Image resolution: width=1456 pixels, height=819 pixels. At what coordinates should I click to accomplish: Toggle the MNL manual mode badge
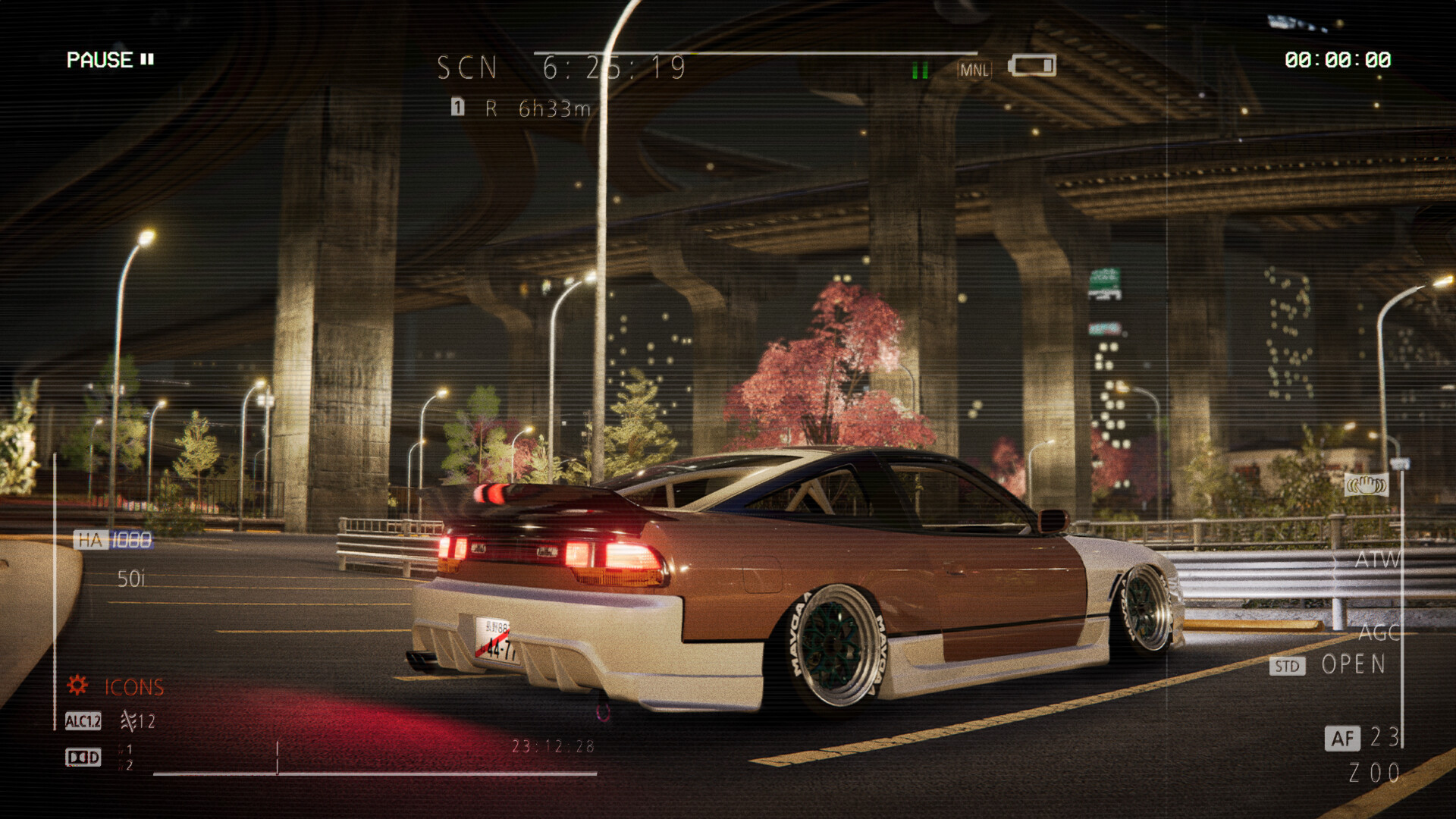tap(976, 70)
